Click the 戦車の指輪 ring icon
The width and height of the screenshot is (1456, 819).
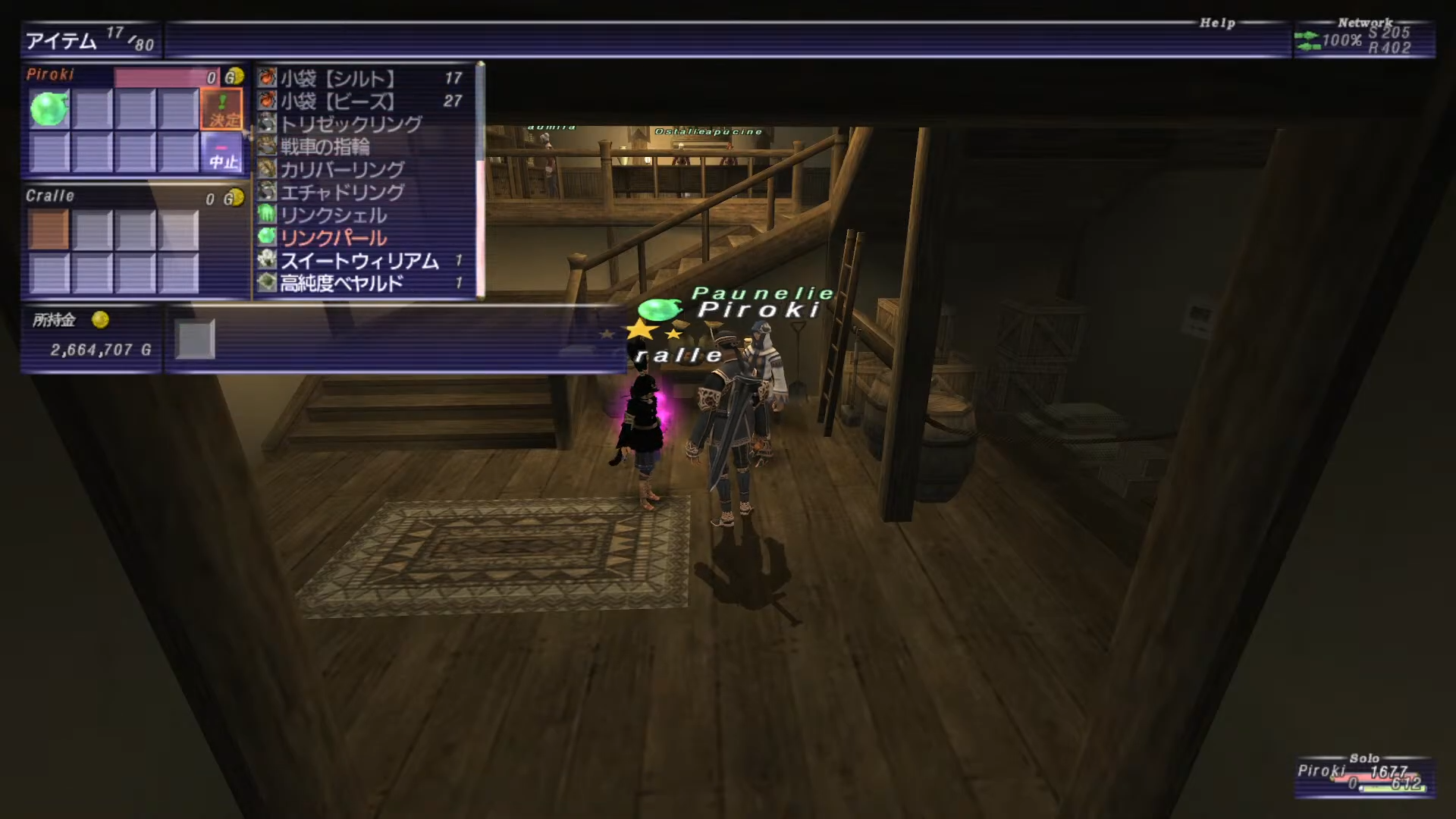265,146
